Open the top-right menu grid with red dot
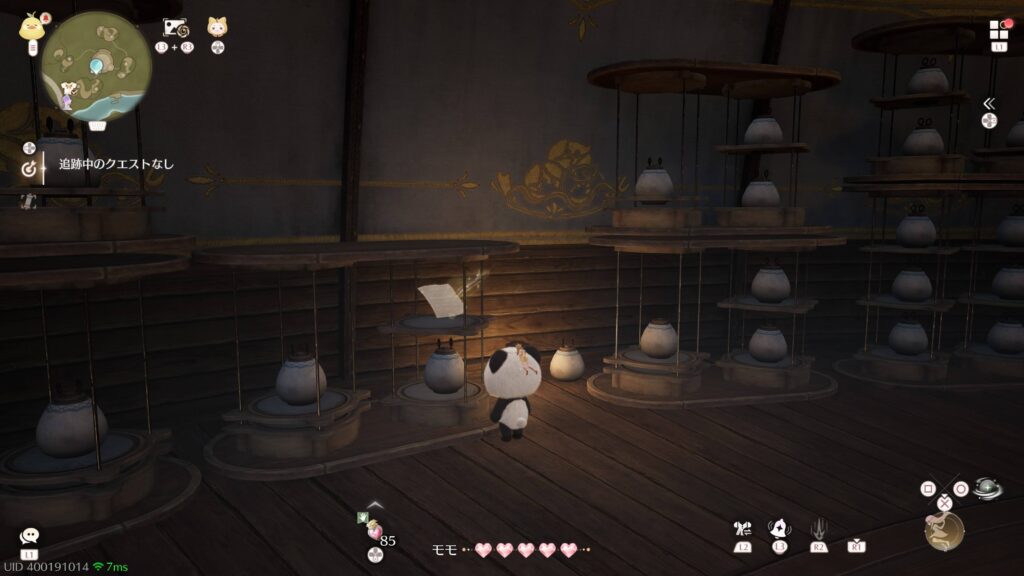1024x576 pixels. pos(999,30)
